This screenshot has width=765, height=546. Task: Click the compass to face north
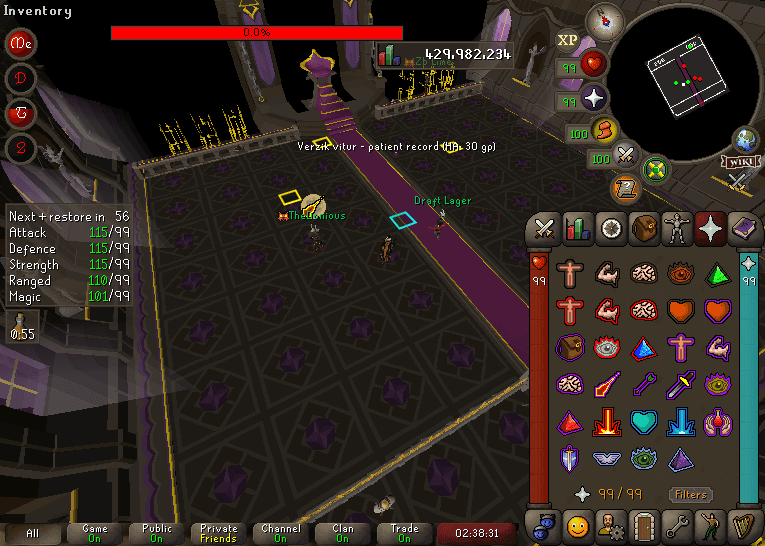603,19
